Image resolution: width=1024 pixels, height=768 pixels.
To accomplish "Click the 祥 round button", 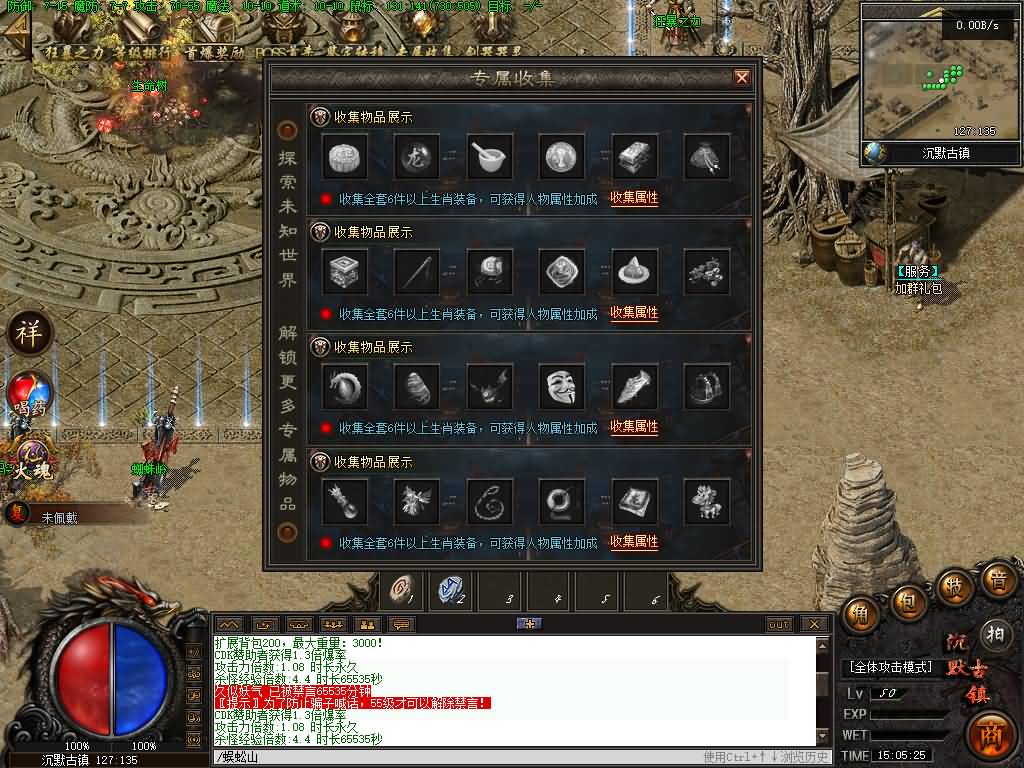I will click(29, 333).
